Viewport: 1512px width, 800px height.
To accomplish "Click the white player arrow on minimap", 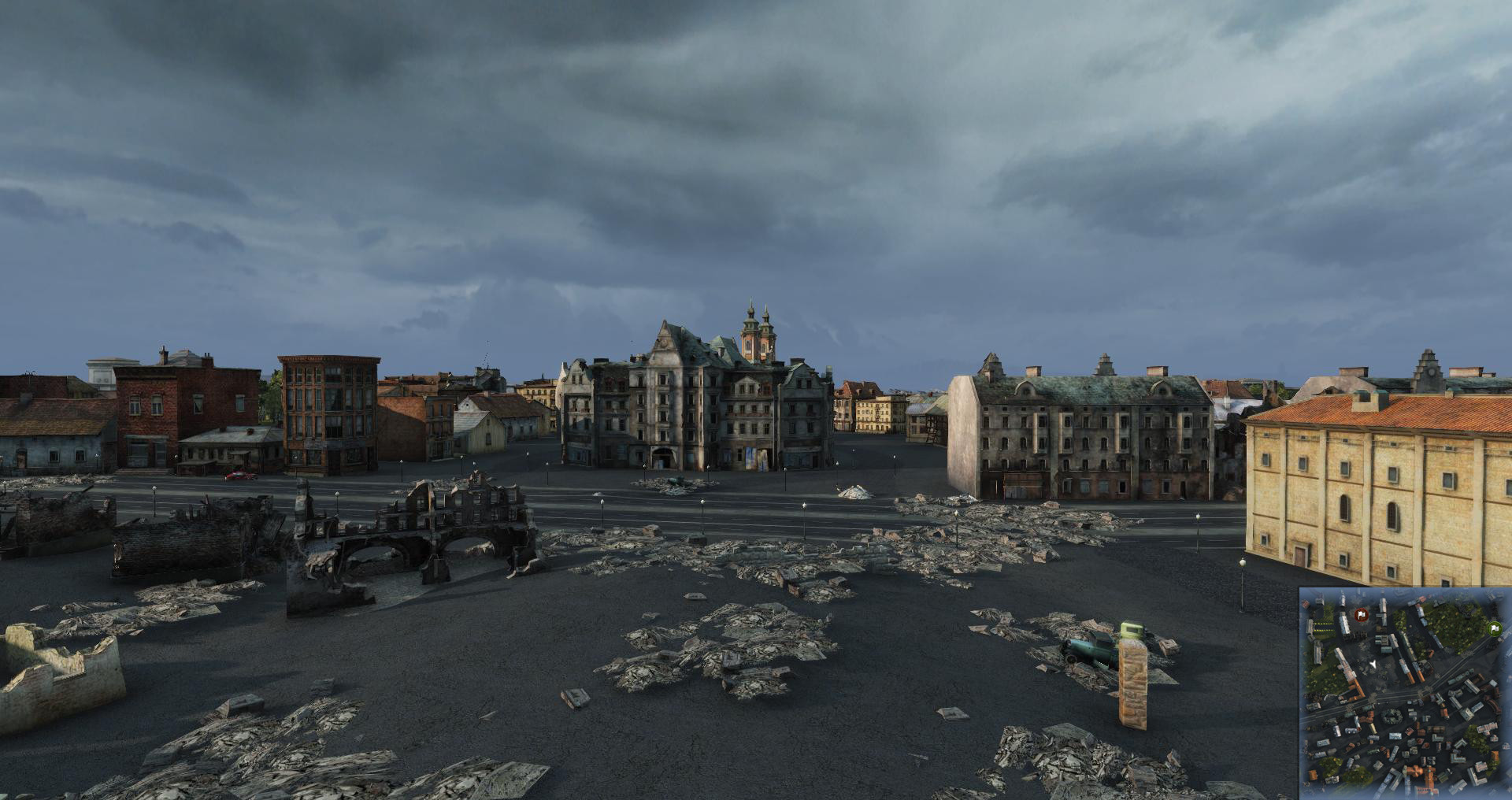I will pos(1373,665).
